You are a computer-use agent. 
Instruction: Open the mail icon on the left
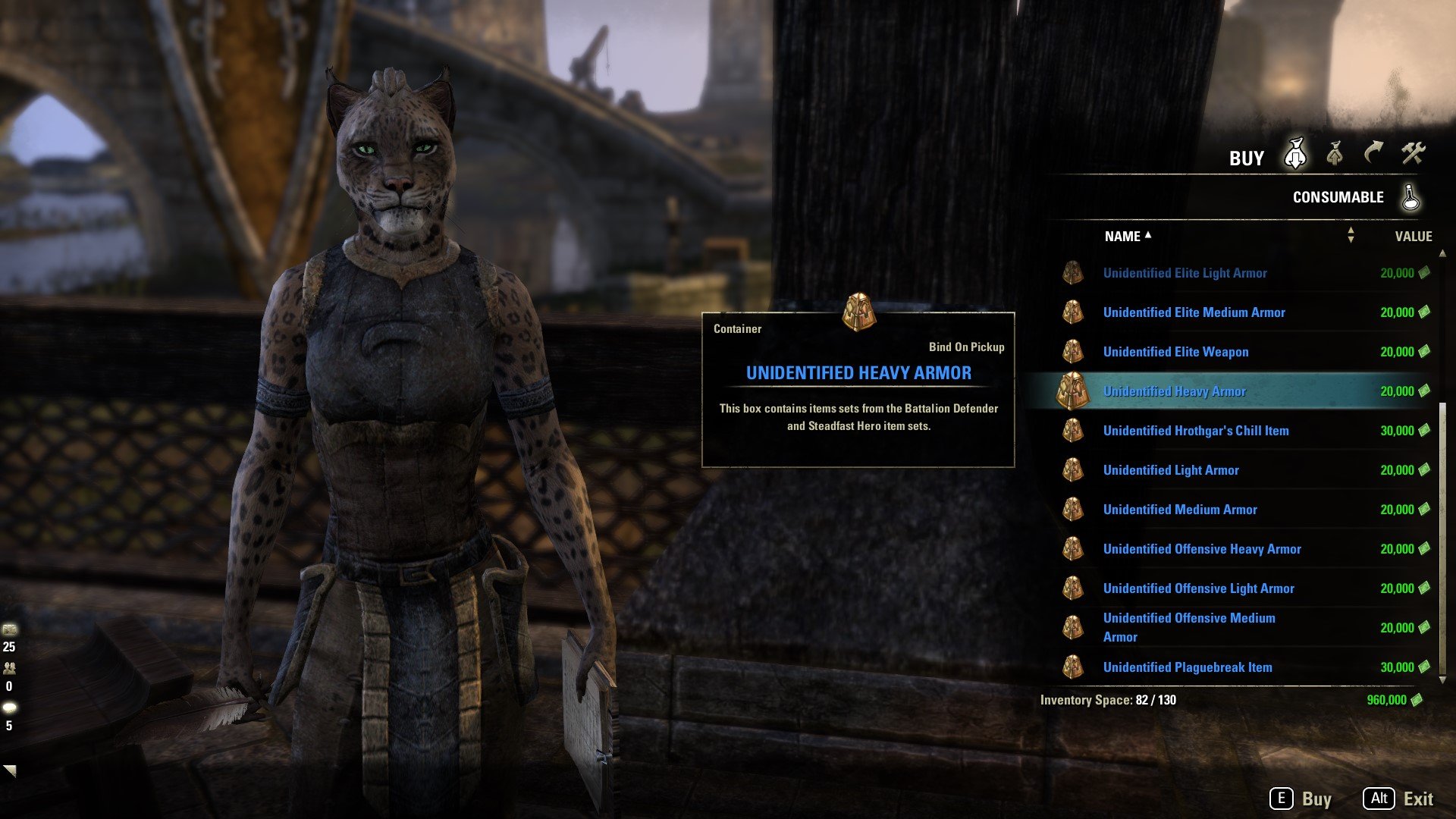(10, 629)
